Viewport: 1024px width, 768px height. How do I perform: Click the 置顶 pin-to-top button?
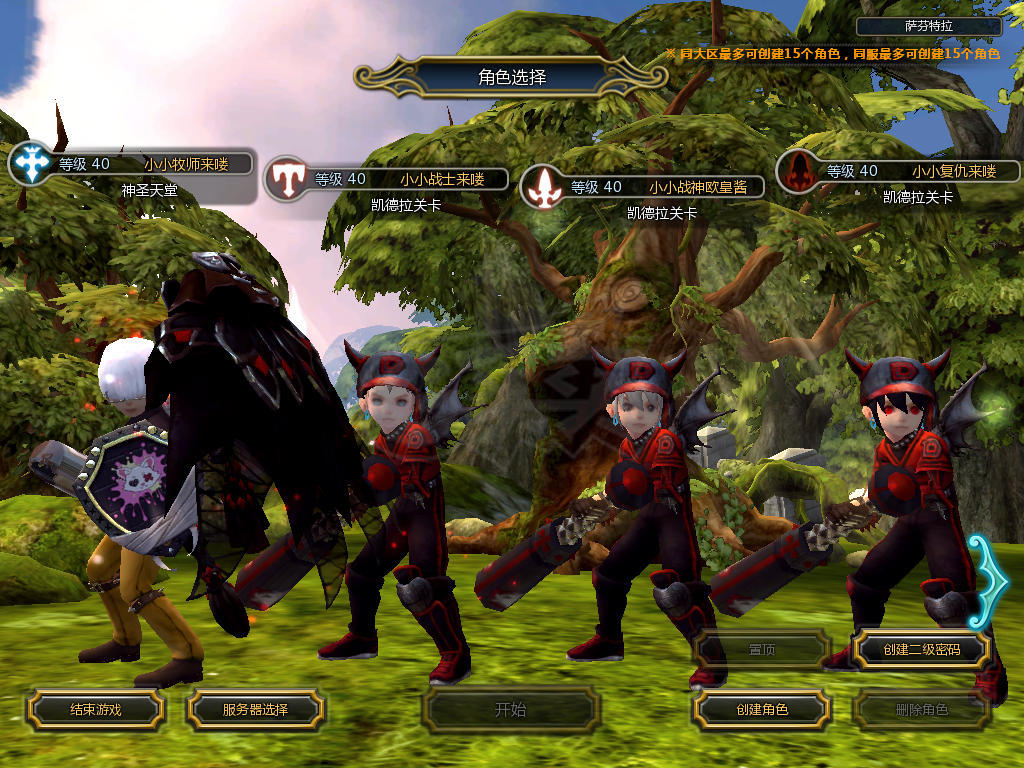(762, 649)
